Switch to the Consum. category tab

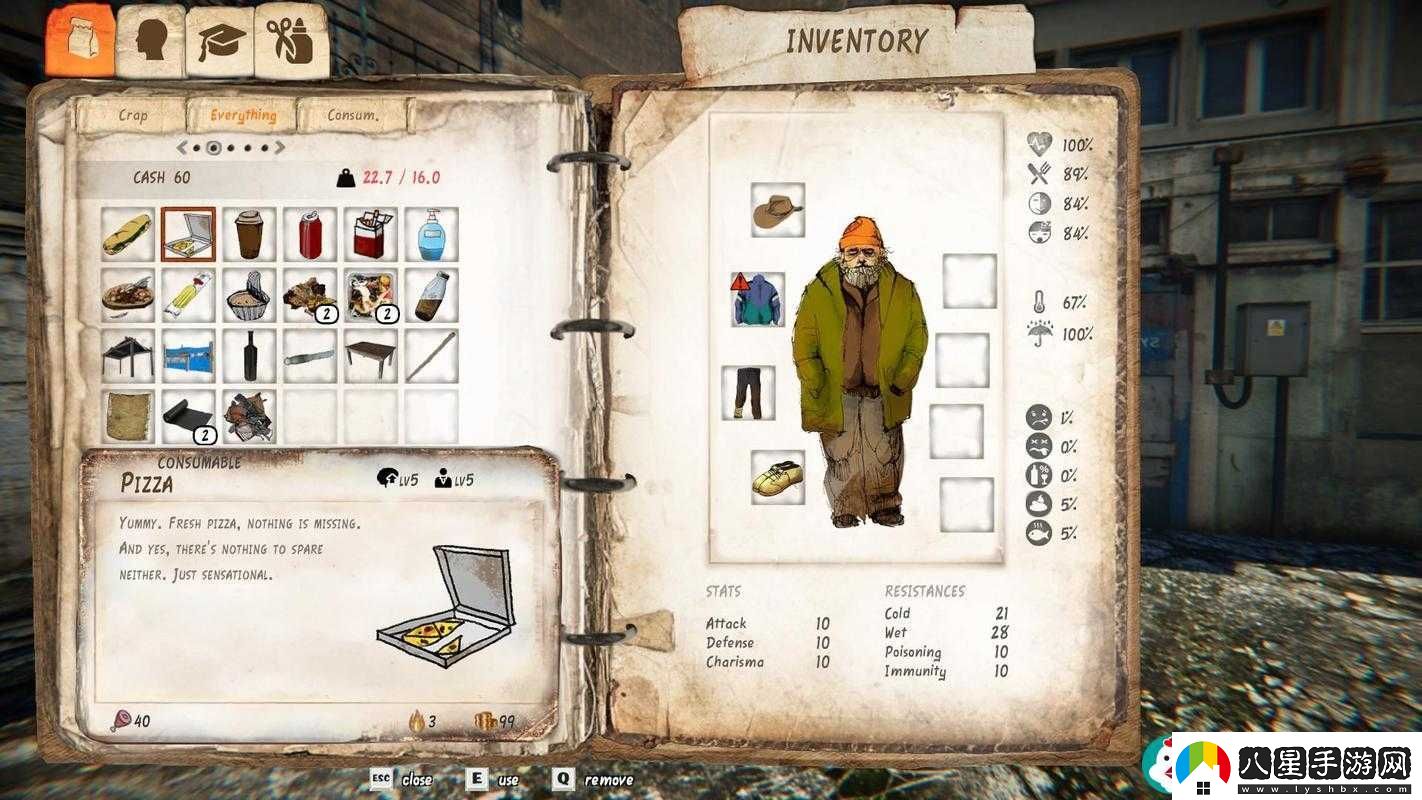tap(353, 115)
